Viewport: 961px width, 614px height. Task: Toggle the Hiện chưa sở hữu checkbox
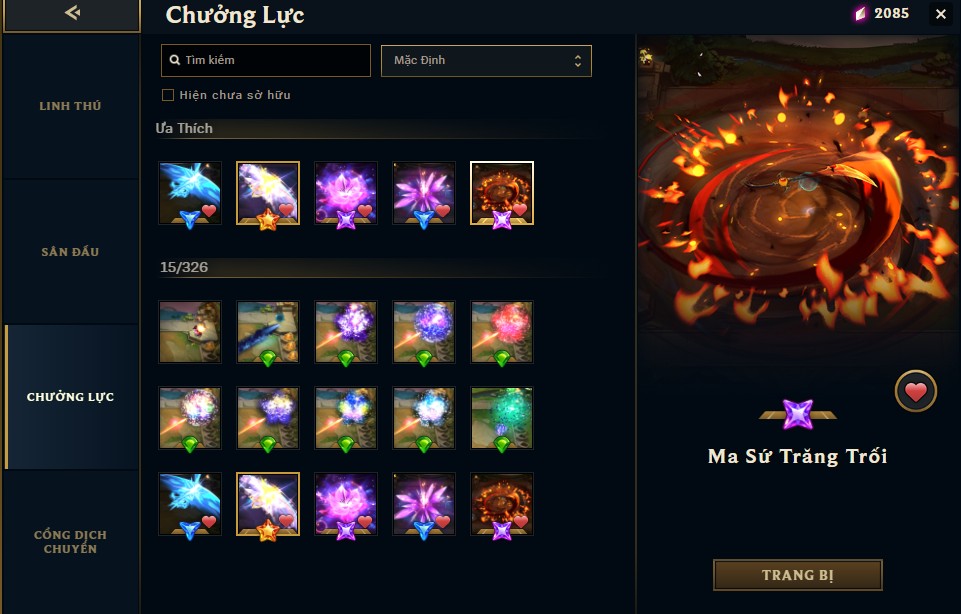[x=168, y=95]
